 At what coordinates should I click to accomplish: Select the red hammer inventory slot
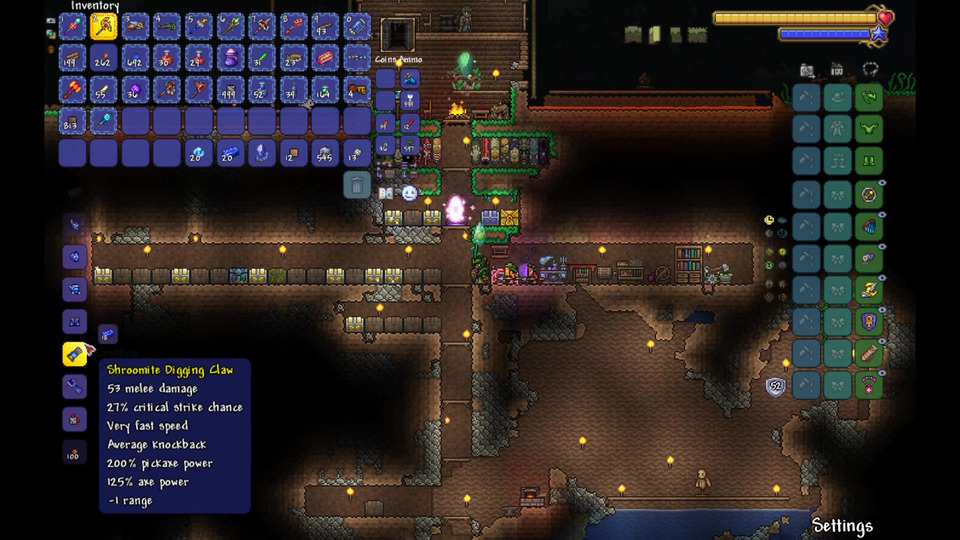click(x=72, y=90)
